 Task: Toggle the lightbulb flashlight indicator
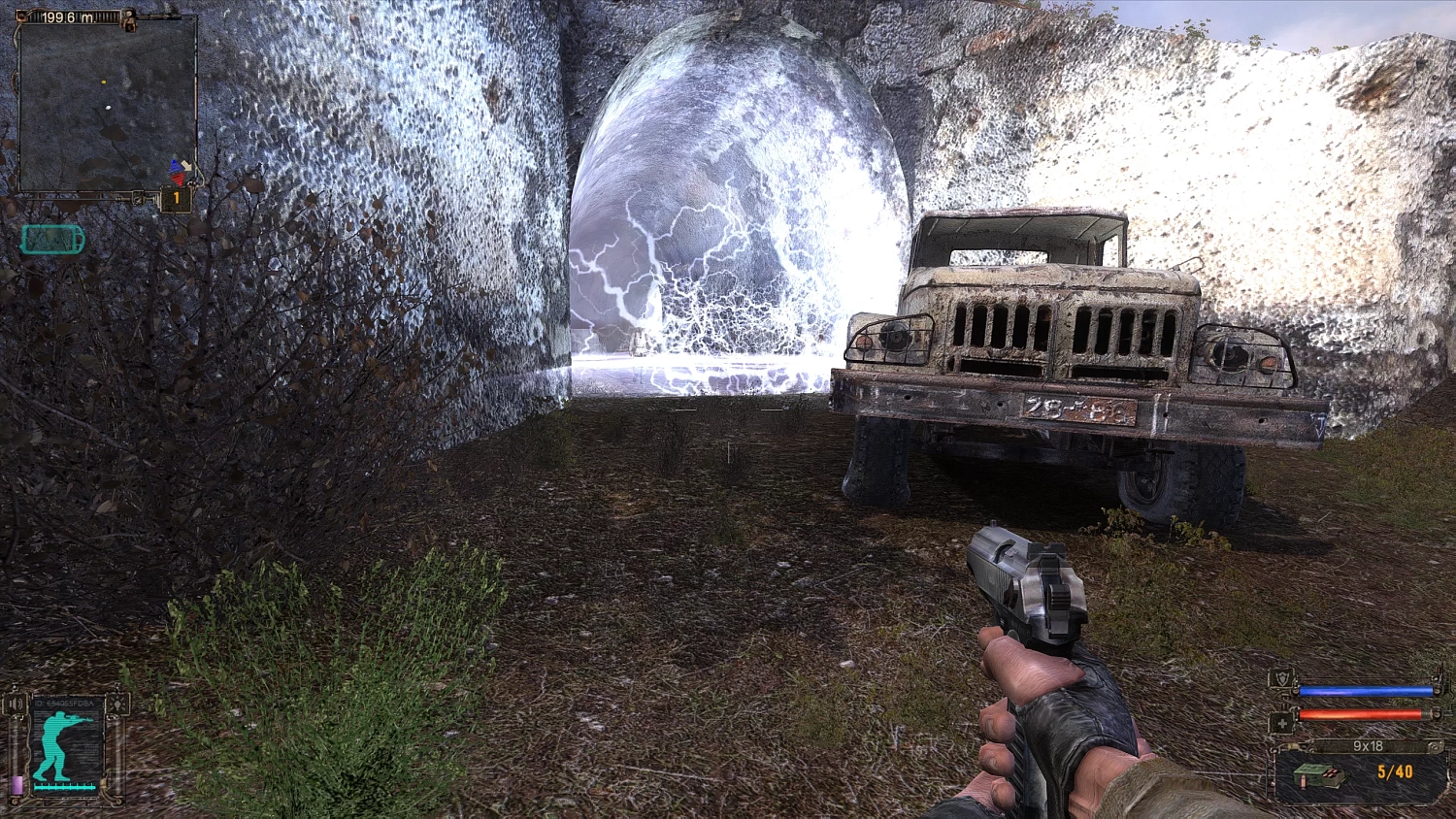tap(117, 704)
